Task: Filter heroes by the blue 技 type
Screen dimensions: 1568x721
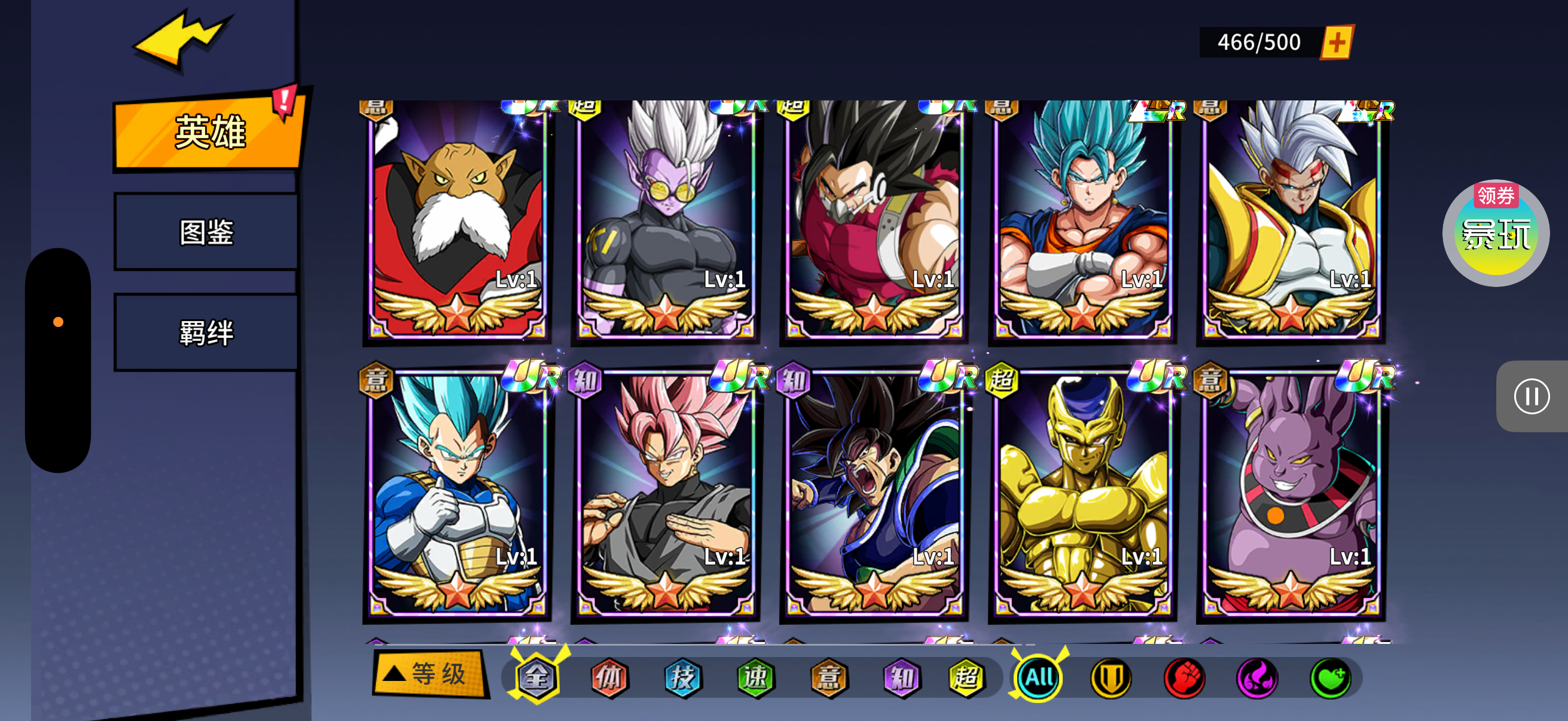Action: pyautogui.click(x=682, y=677)
